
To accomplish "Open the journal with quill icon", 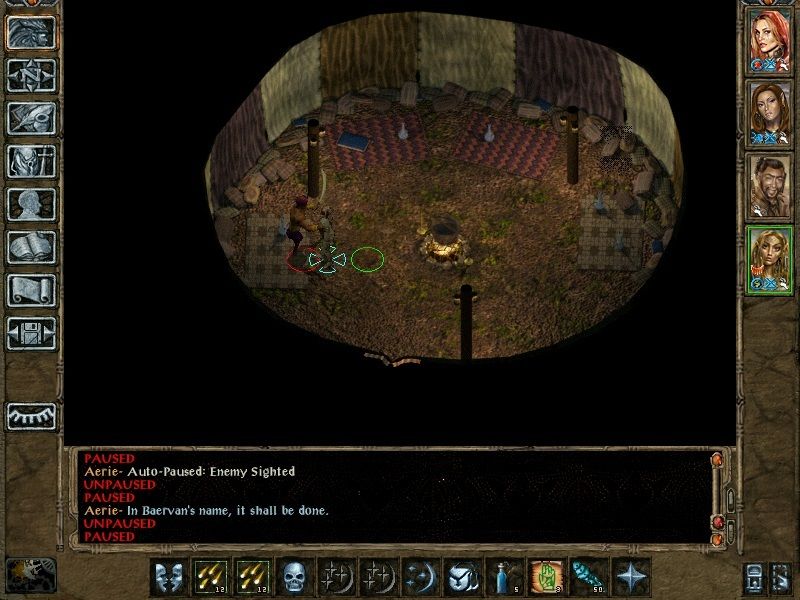I will pyautogui.click(x=31, y=118).
